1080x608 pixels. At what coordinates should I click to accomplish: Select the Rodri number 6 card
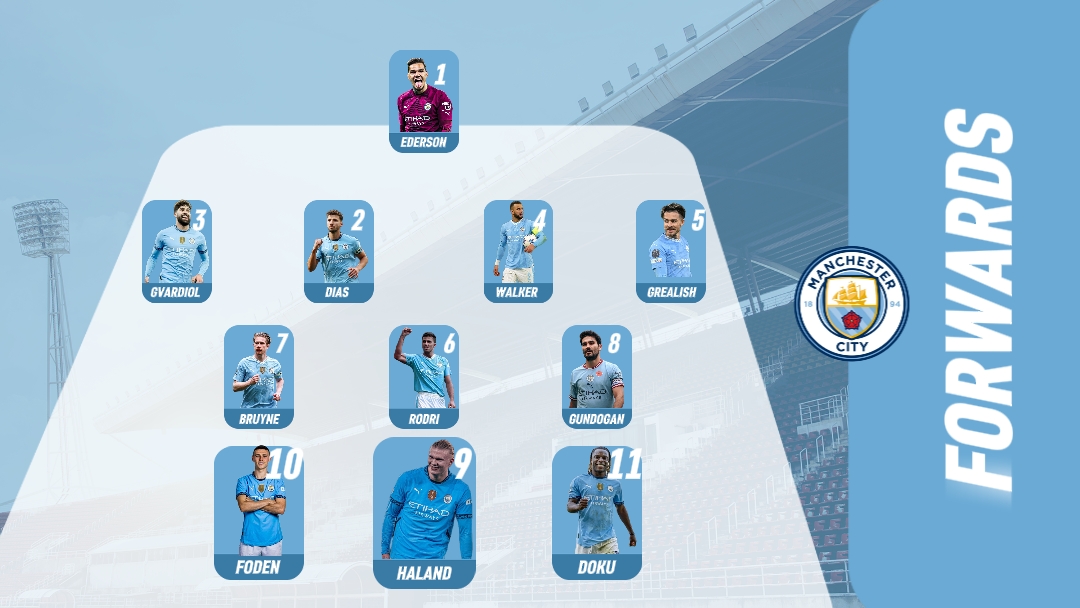424,375
